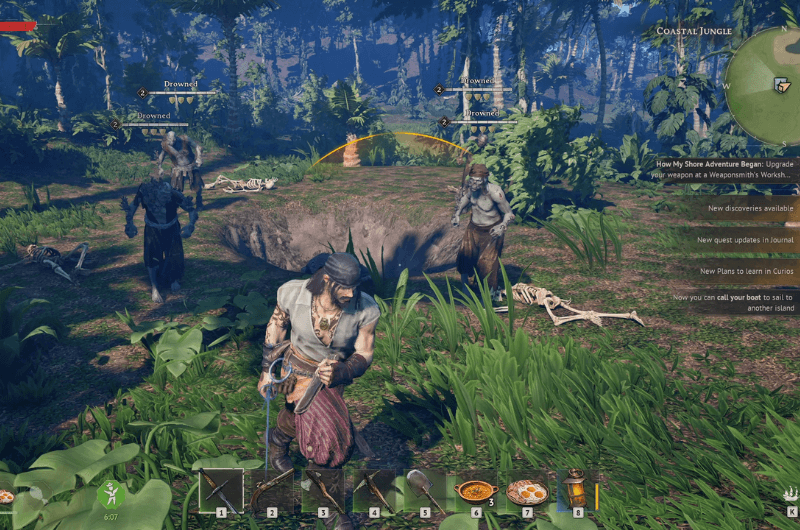Open the New Plans to learn in Curios notice

pyautogui.click(x=746, y=271)
